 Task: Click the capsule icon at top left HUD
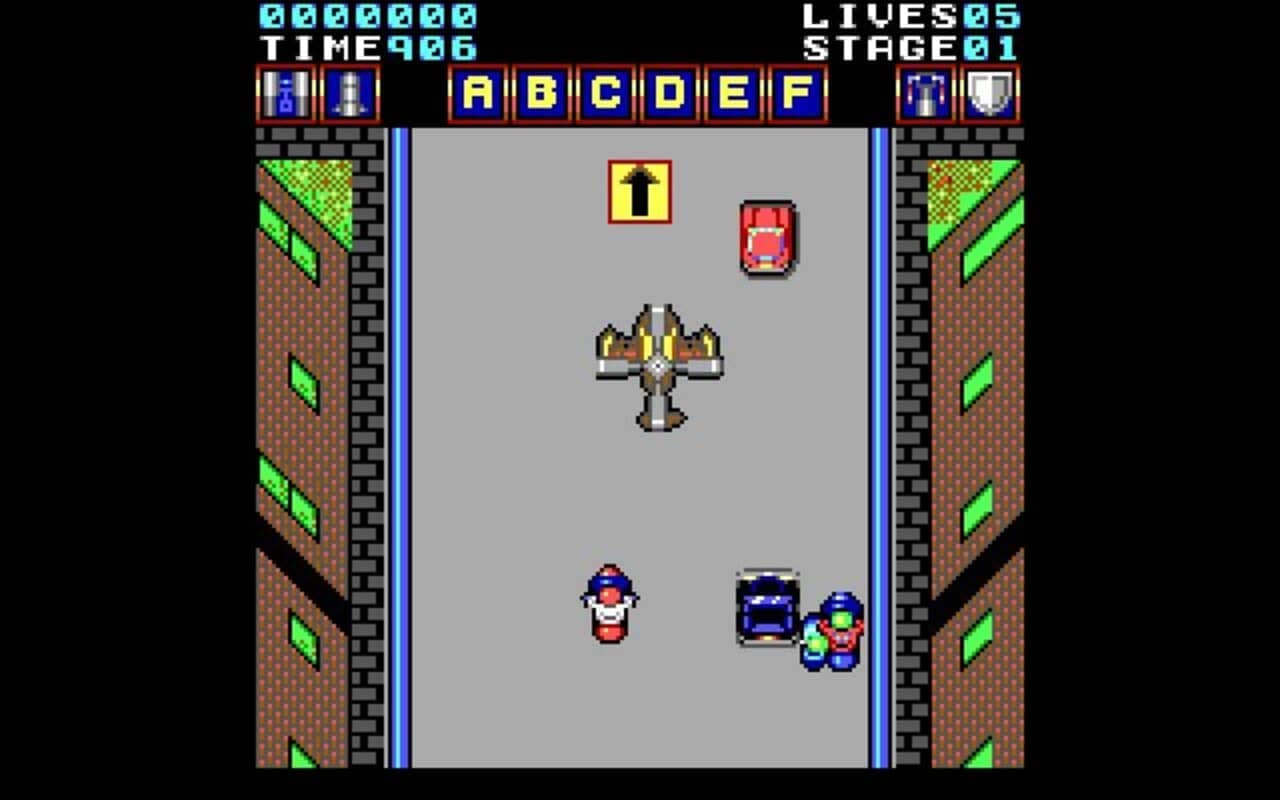tap(284, 94)
